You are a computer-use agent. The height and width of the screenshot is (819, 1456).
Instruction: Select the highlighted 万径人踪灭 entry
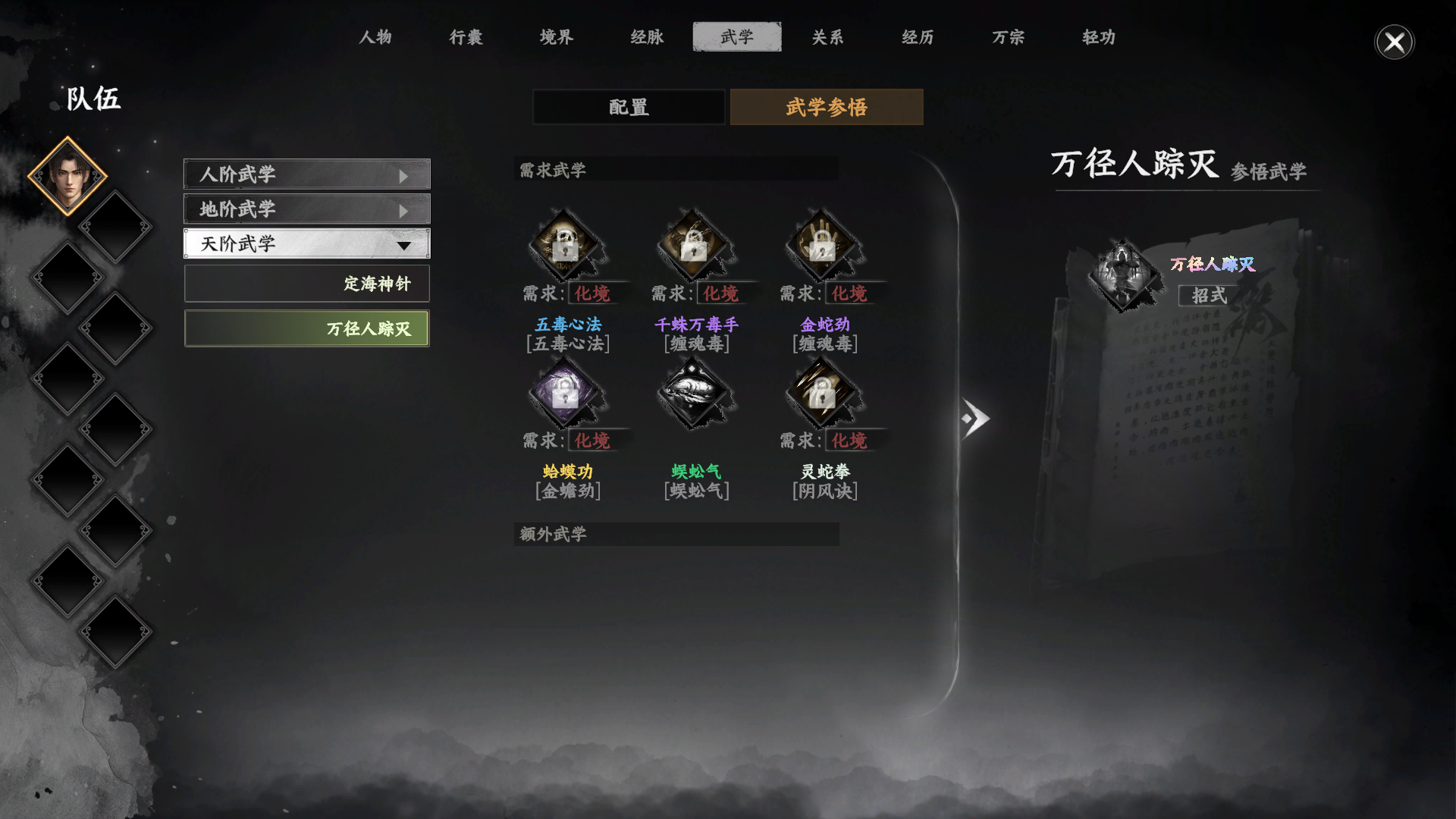tap(306, 328)
